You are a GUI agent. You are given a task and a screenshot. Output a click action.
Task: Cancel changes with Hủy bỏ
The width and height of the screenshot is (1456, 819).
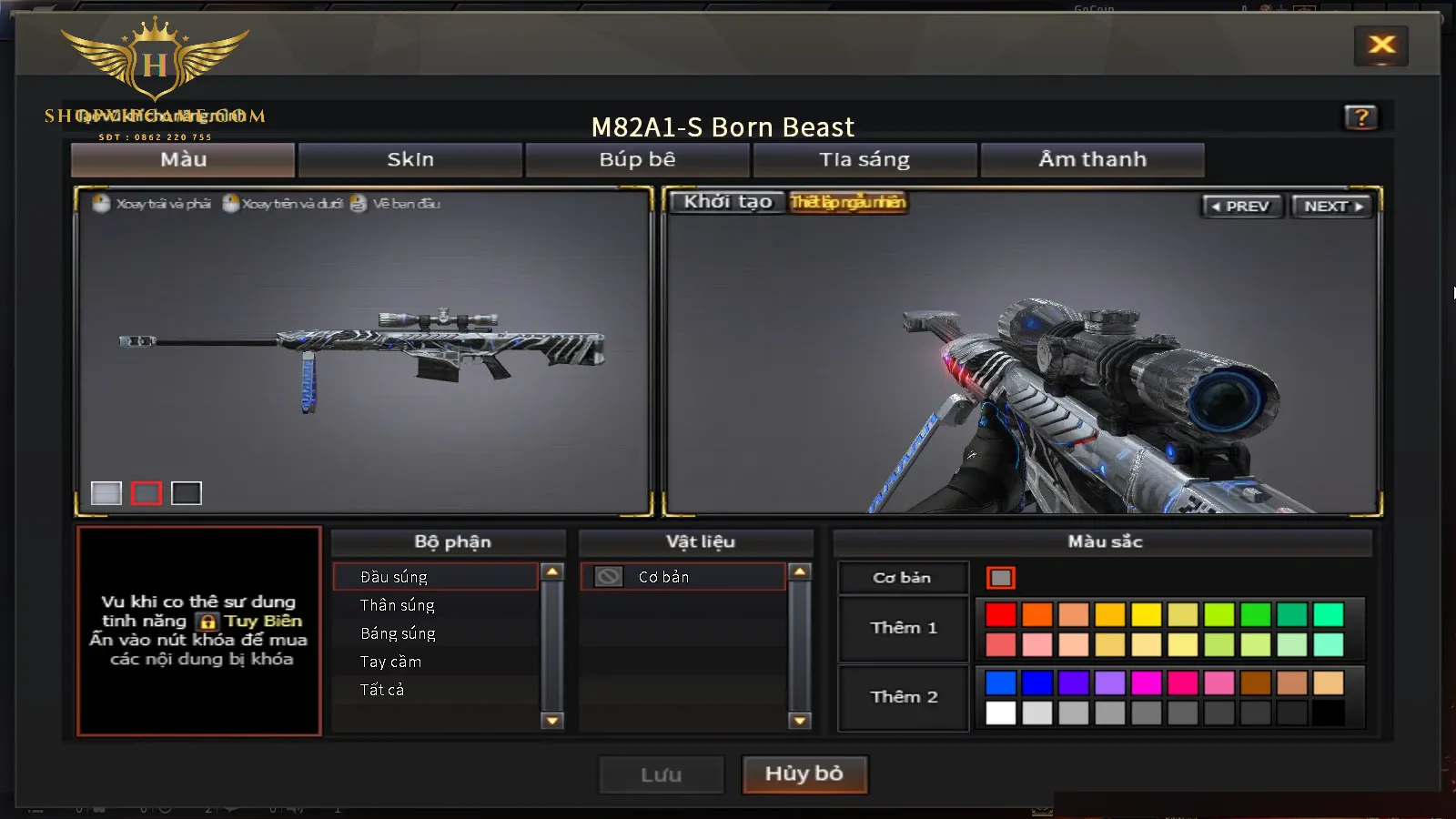click(804, 774)
